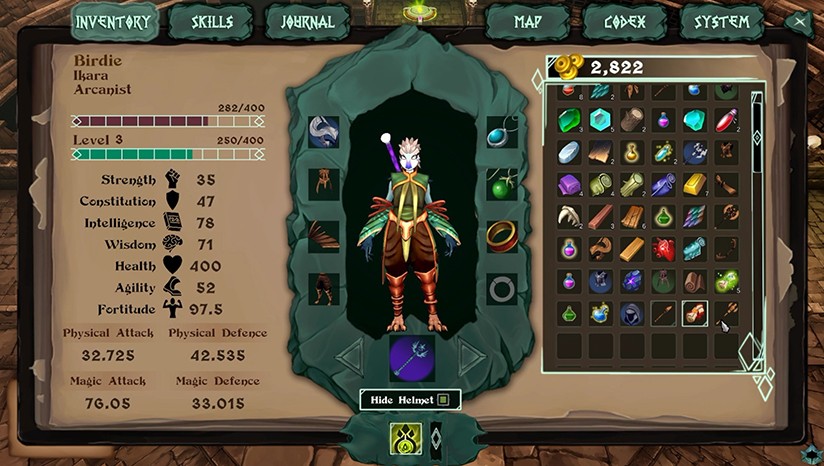824x466 pixels.
Task: Click the inventory scrollbar handle
Action: tap(757, 138)
